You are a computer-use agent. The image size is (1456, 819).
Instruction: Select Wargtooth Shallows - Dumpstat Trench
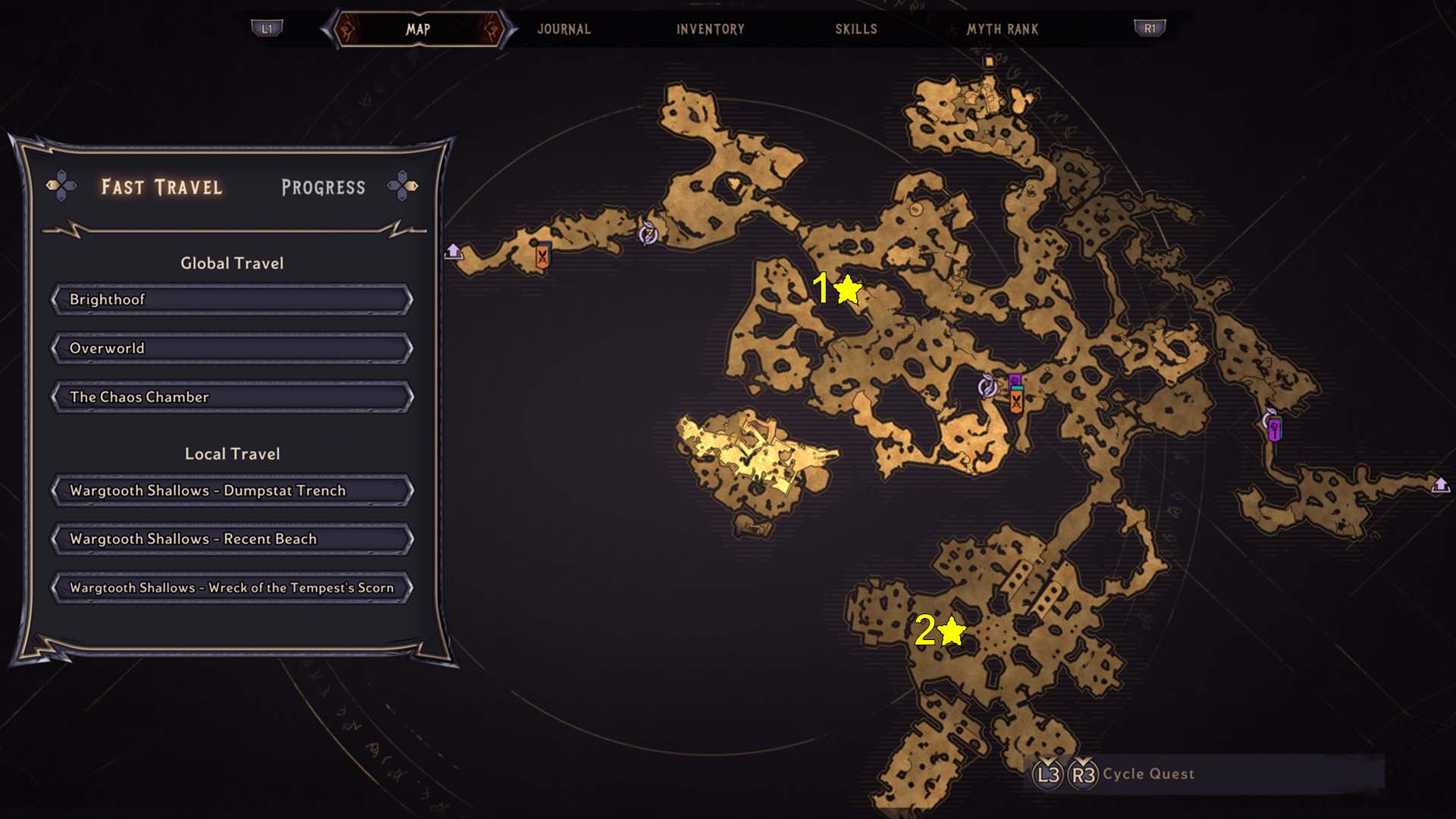tap(232, 491)
